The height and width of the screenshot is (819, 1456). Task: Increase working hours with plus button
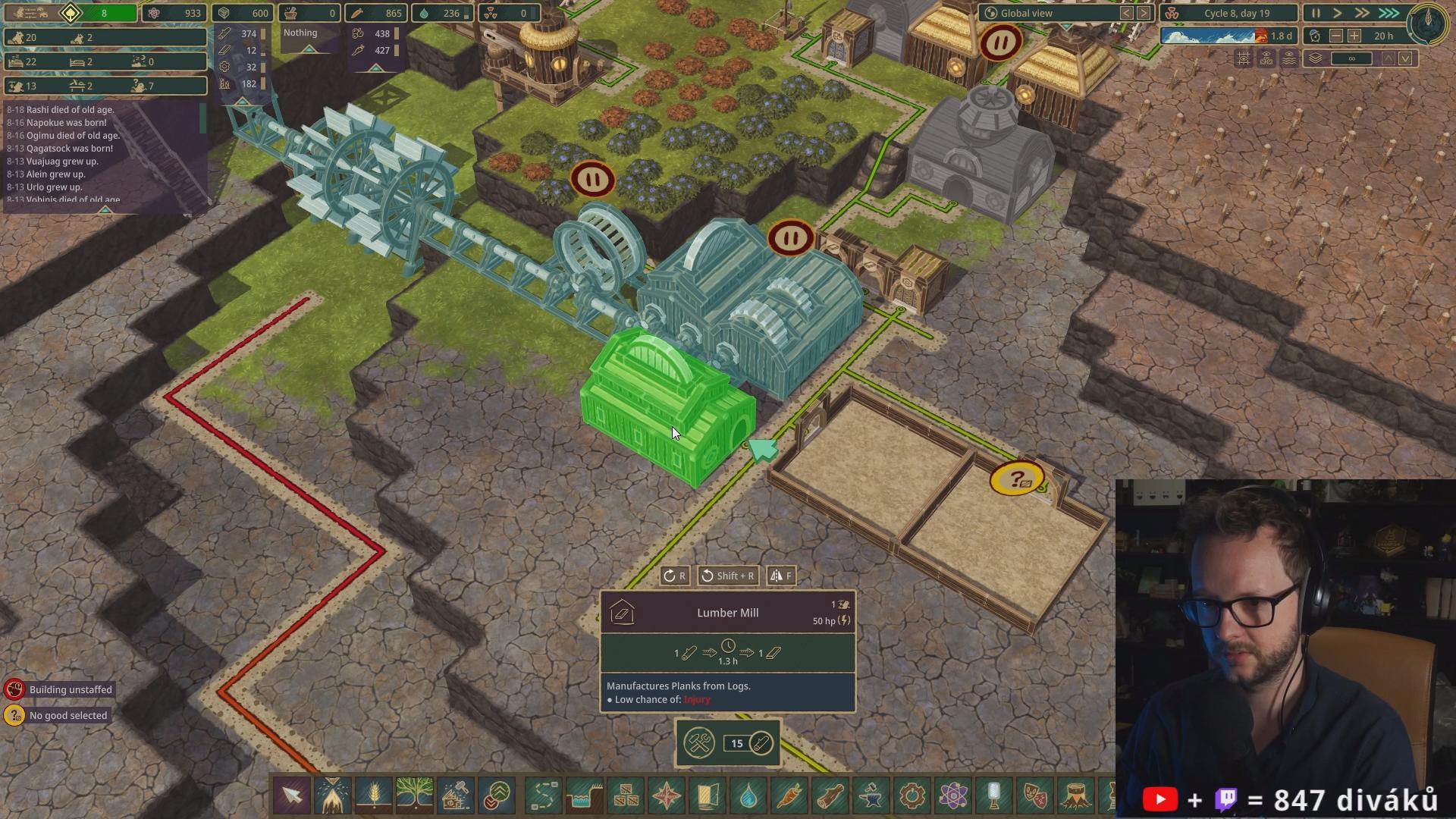tap(1354, 36)
